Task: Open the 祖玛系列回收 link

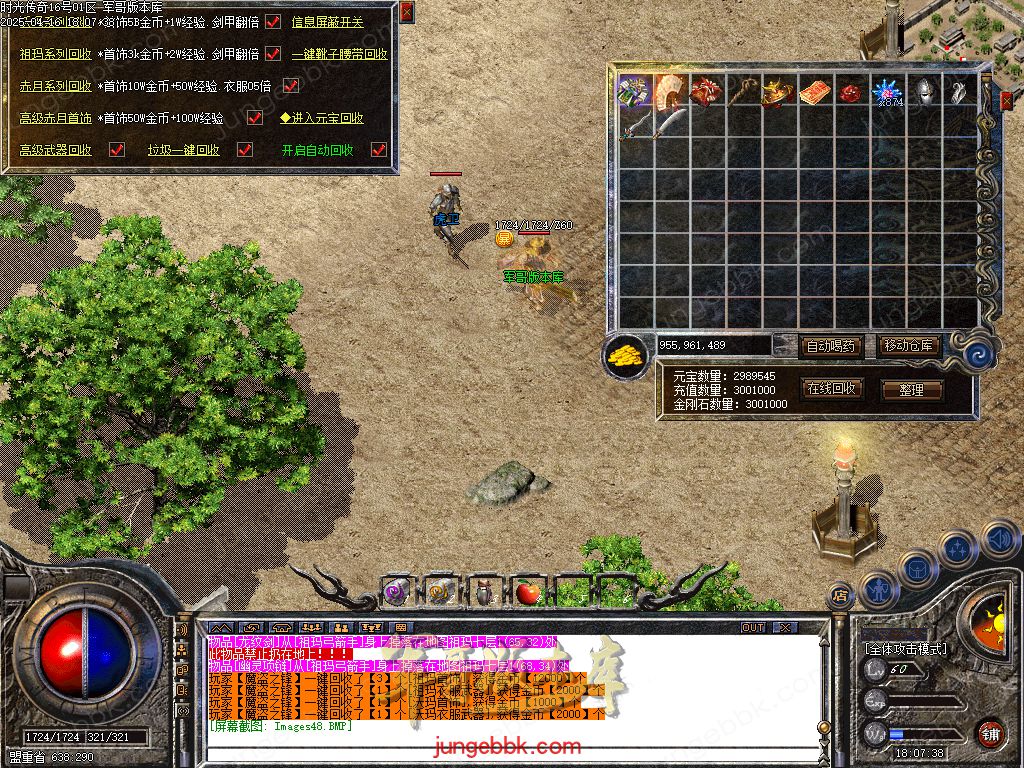Action: coord(55,54)
